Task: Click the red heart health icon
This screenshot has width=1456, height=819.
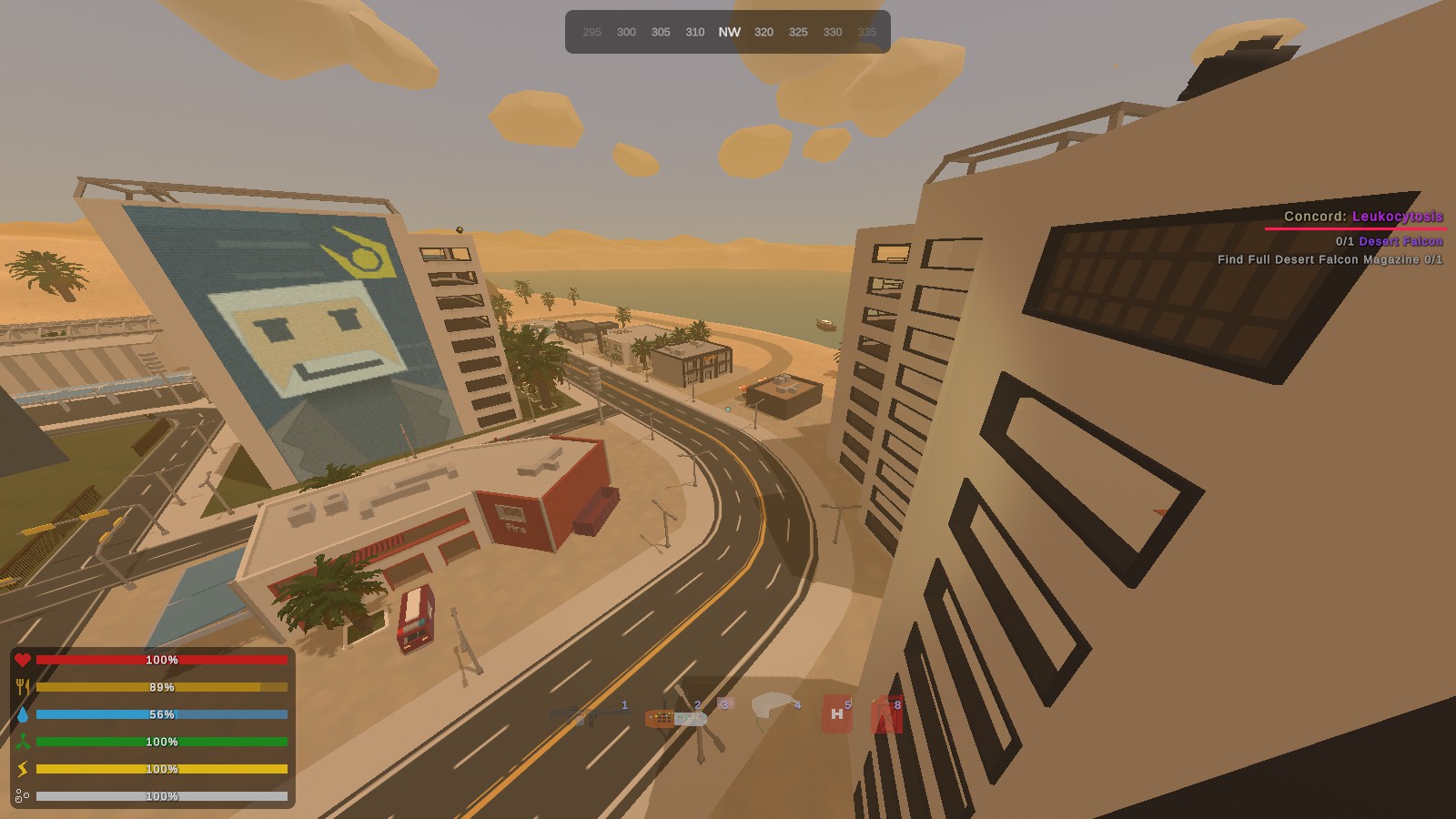Action: click(x=23, y=661)
